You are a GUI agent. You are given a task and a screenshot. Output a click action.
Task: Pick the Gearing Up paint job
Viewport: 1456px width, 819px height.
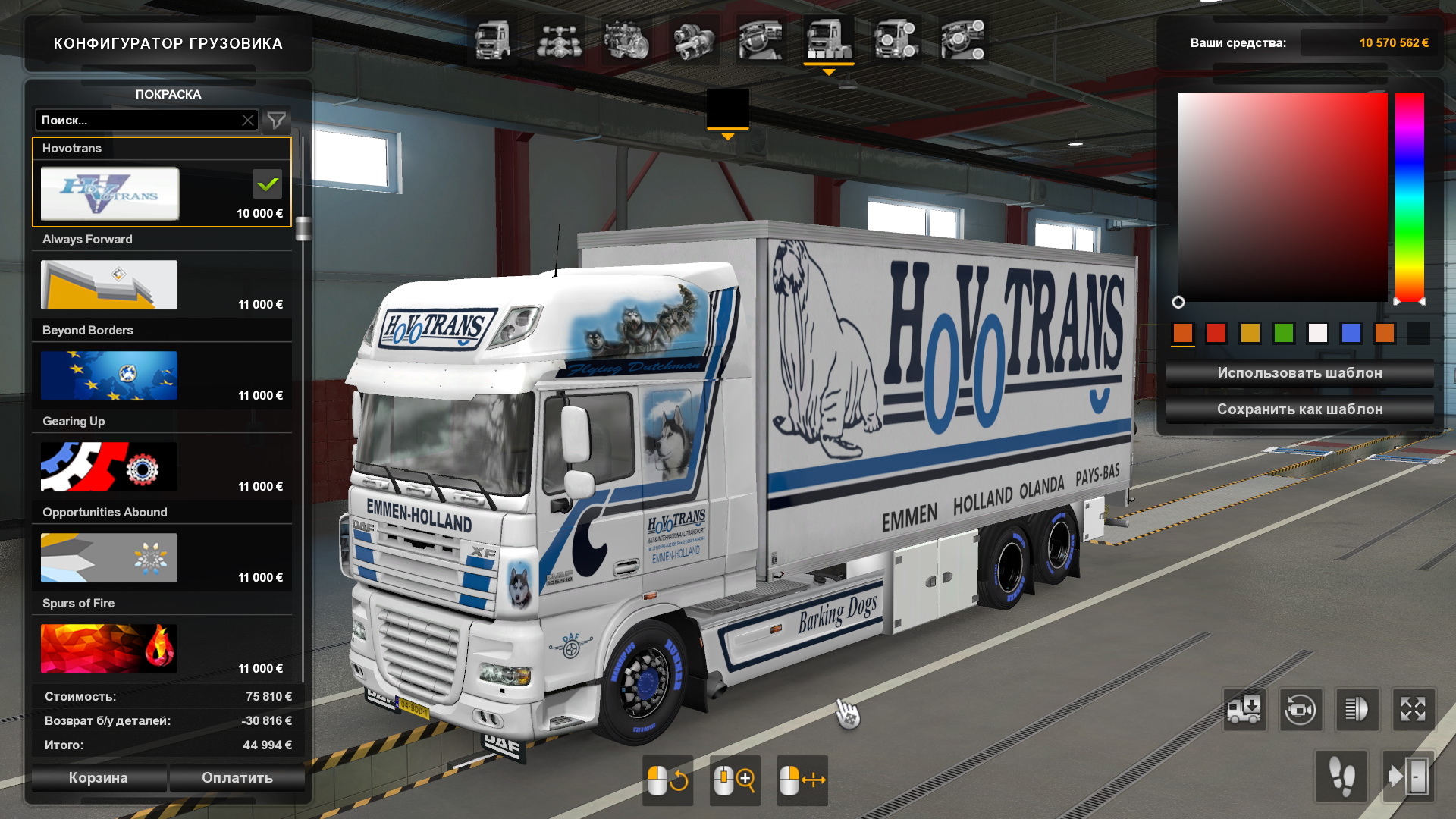pos(109,467)
